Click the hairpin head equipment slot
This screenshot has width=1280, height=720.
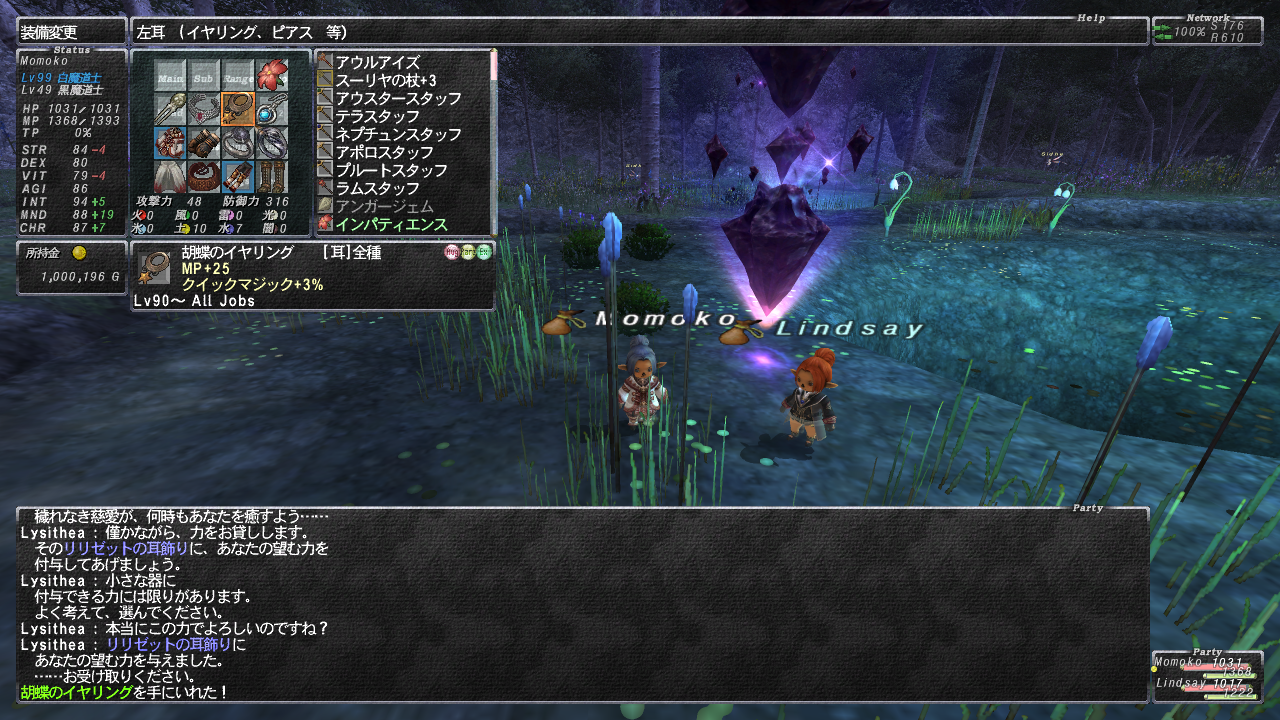170,108
